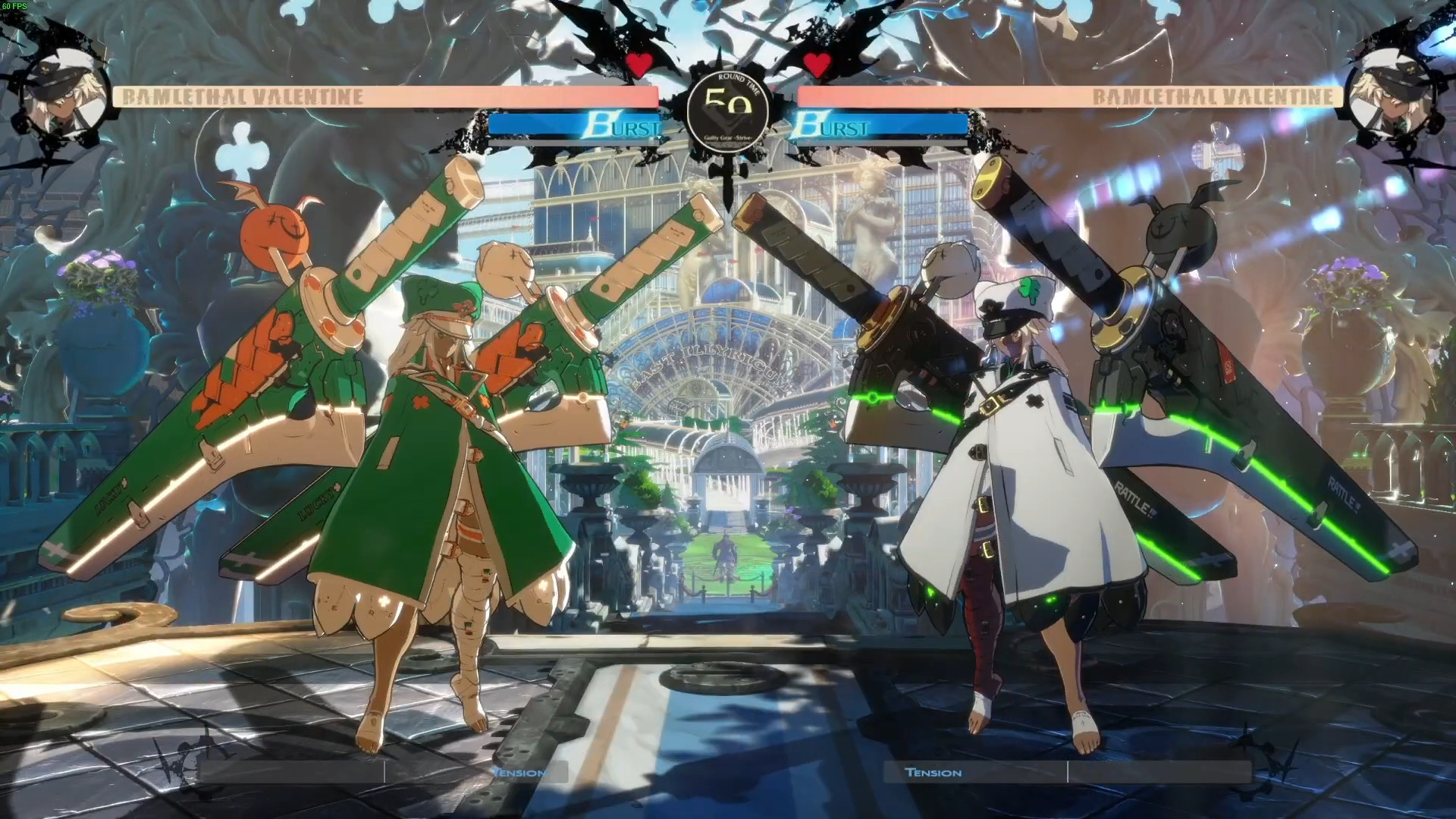Select the right RAMLETHAL VALENTINE name tab
Viewport: 1456px width, 819px height.
[x=1213, y=97]
